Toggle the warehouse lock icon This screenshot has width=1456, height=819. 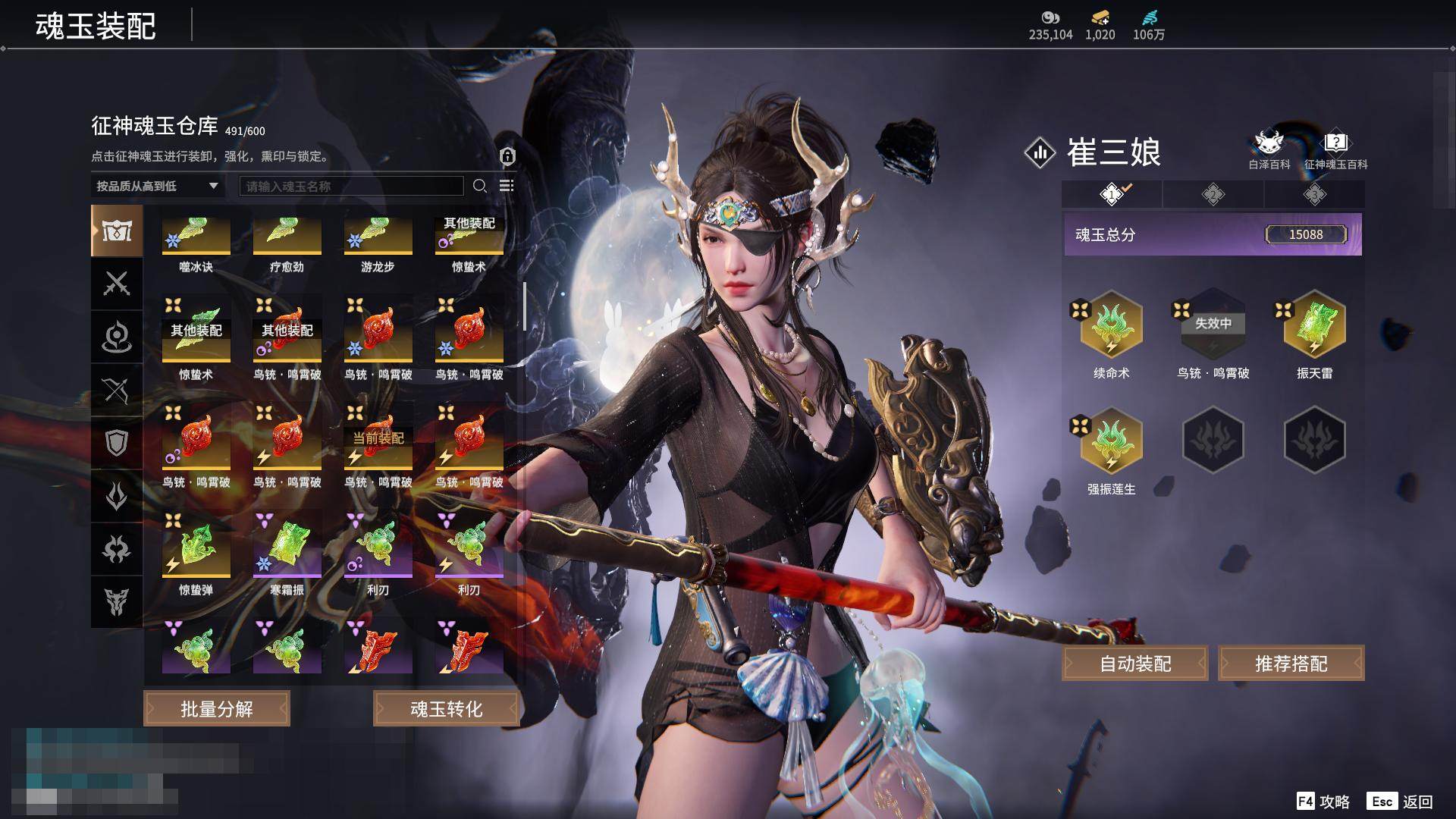pyautogui.click(x=507, y=156)
